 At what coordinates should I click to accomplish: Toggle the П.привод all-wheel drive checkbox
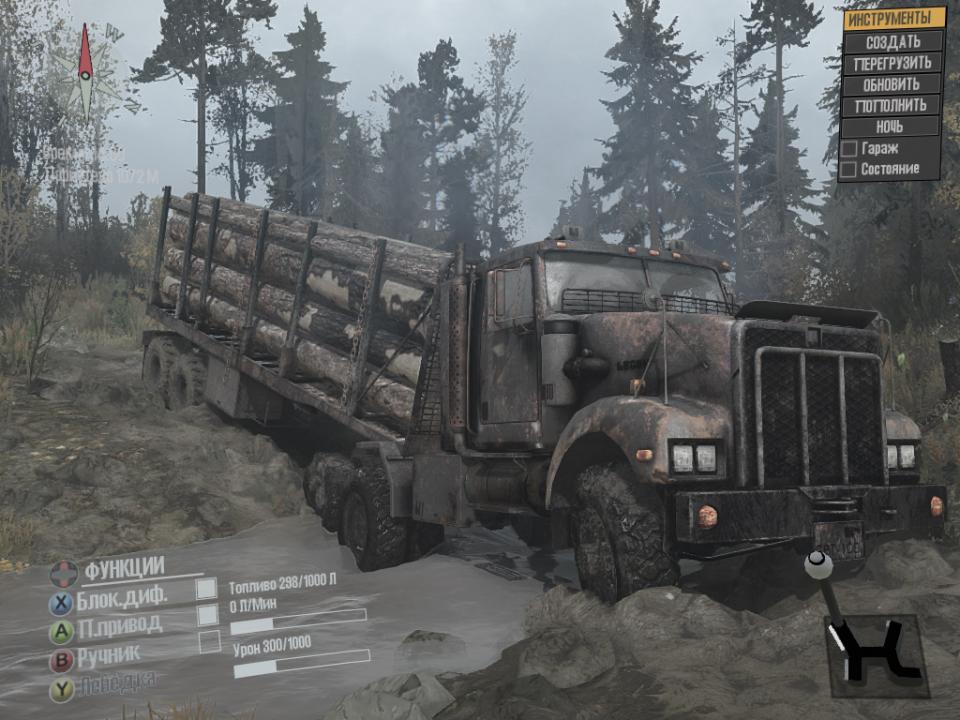207,614
